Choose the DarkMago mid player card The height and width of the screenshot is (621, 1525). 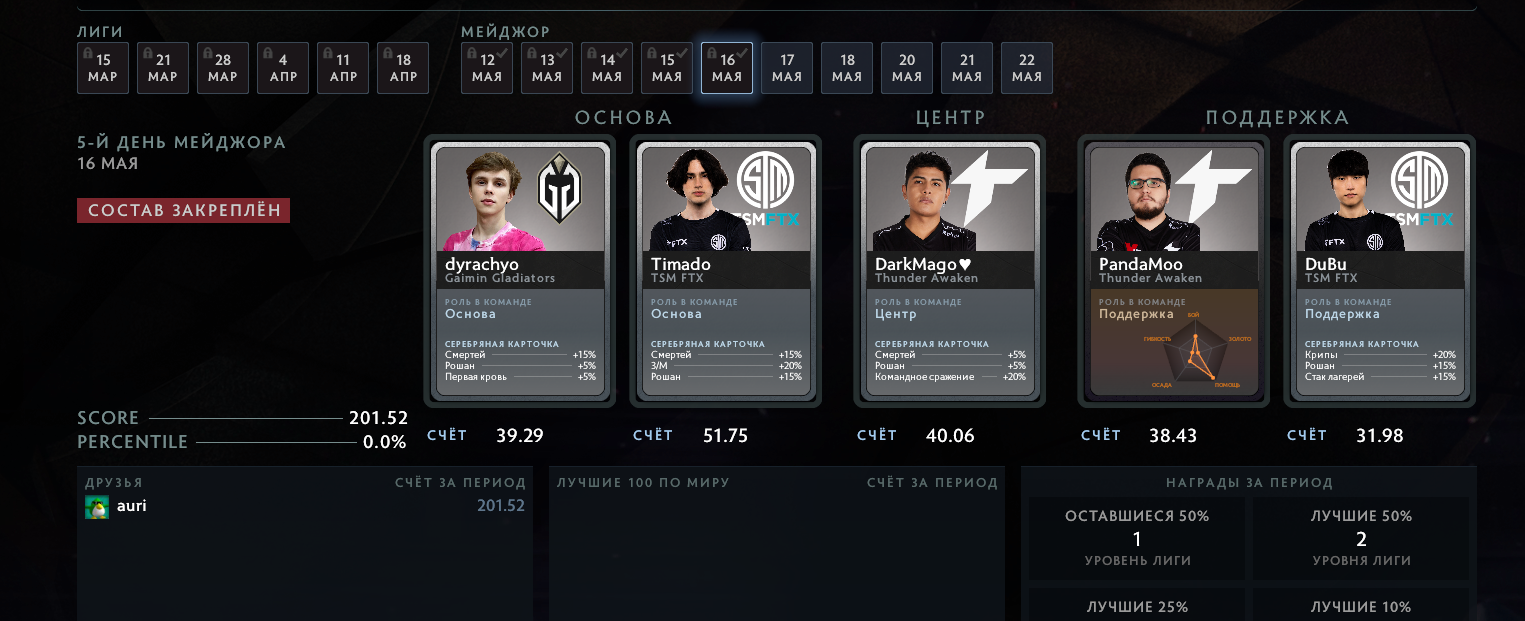point(949,271)
